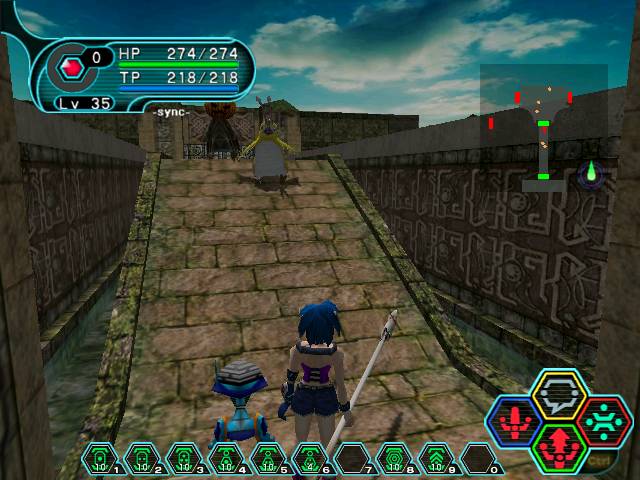
Task: Use the item in hotbar slot 2
Action: pyautogui.click(x=141, y=459)
